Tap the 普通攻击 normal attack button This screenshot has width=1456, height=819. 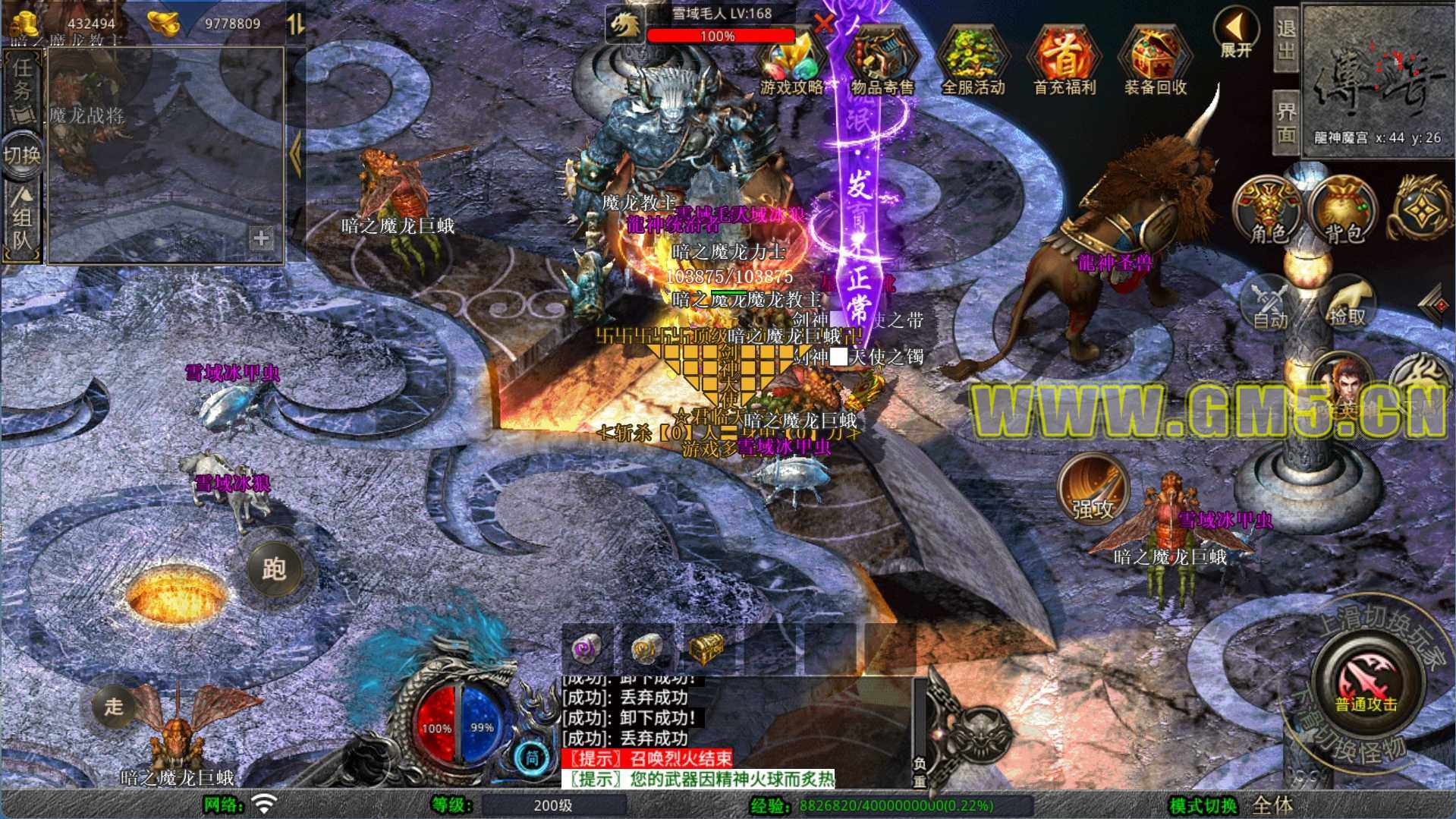[1366, 681]
